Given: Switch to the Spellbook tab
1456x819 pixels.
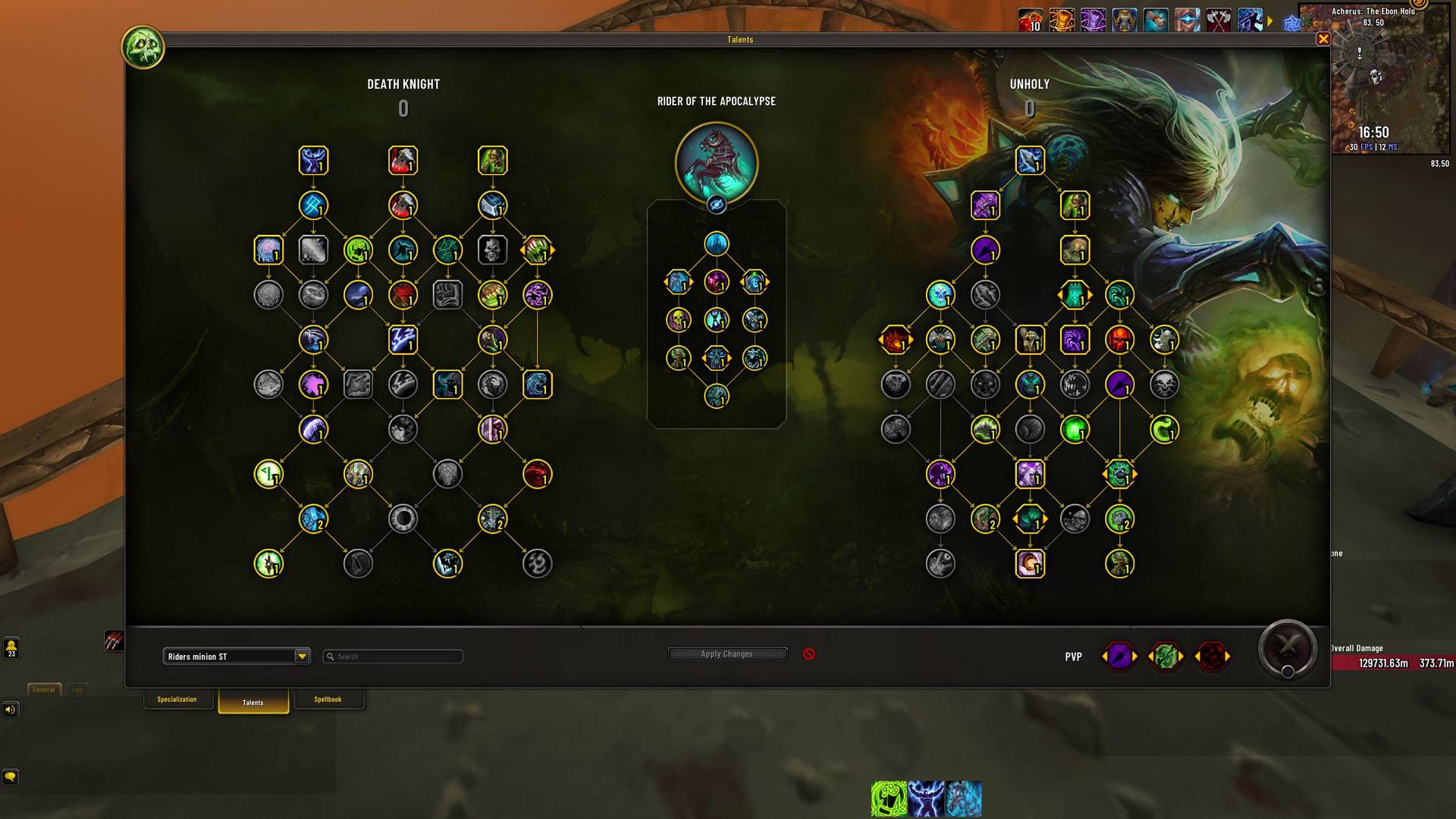Looking at the screenshot, I should point(329,699).
